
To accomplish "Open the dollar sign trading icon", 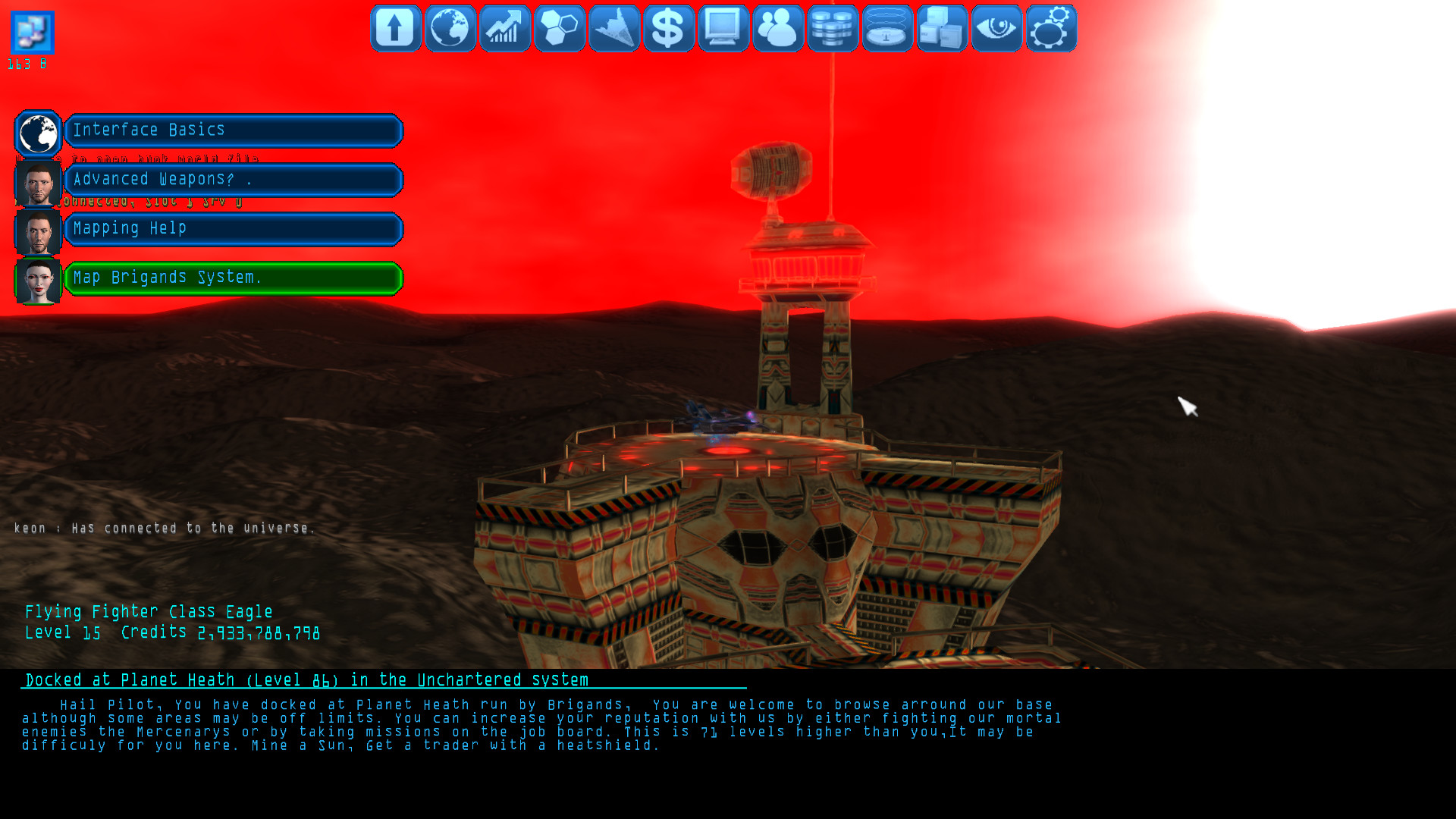I will (x=668, y=28).
